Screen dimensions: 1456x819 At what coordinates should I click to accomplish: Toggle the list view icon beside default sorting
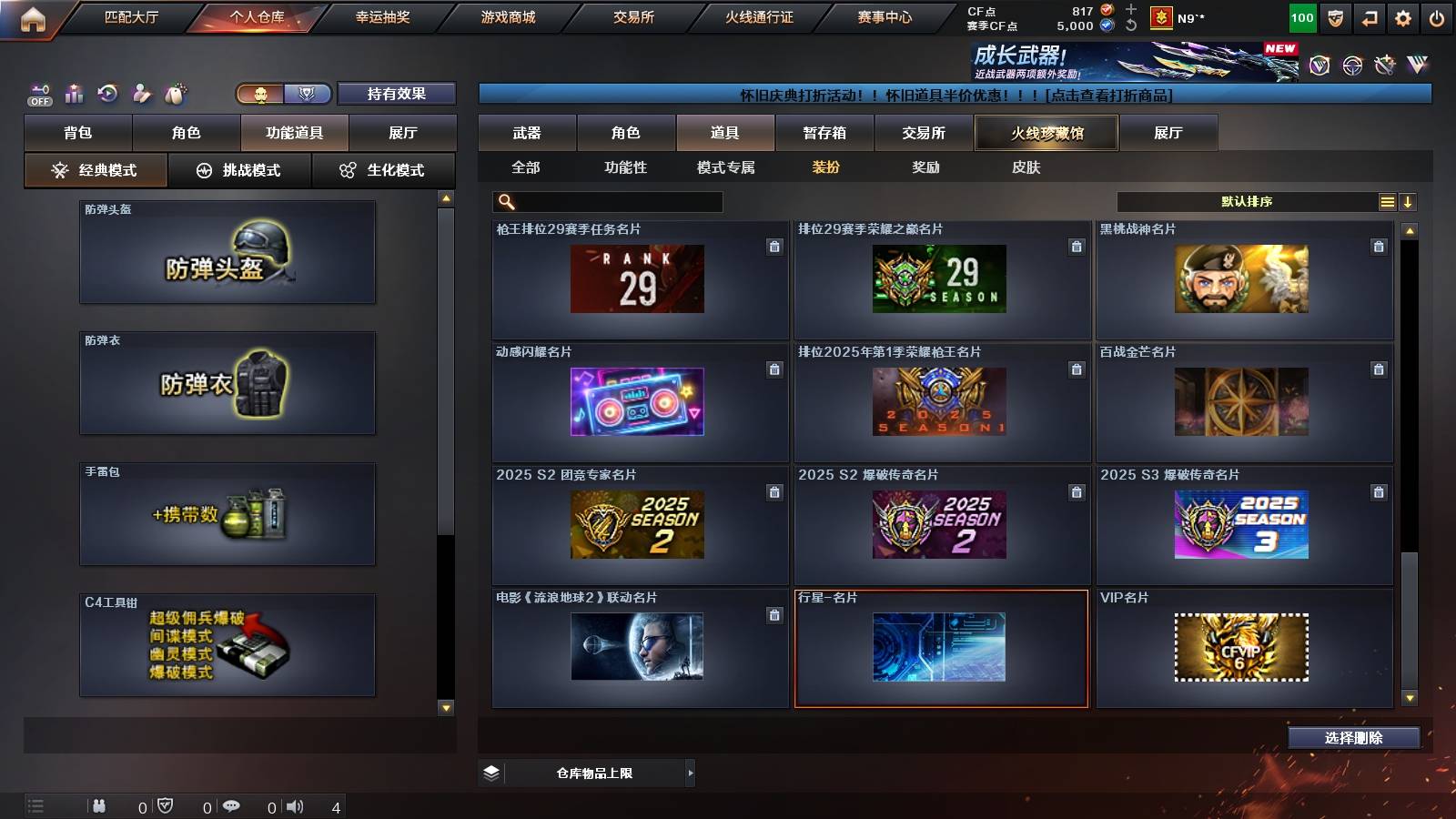point(1387,201)
